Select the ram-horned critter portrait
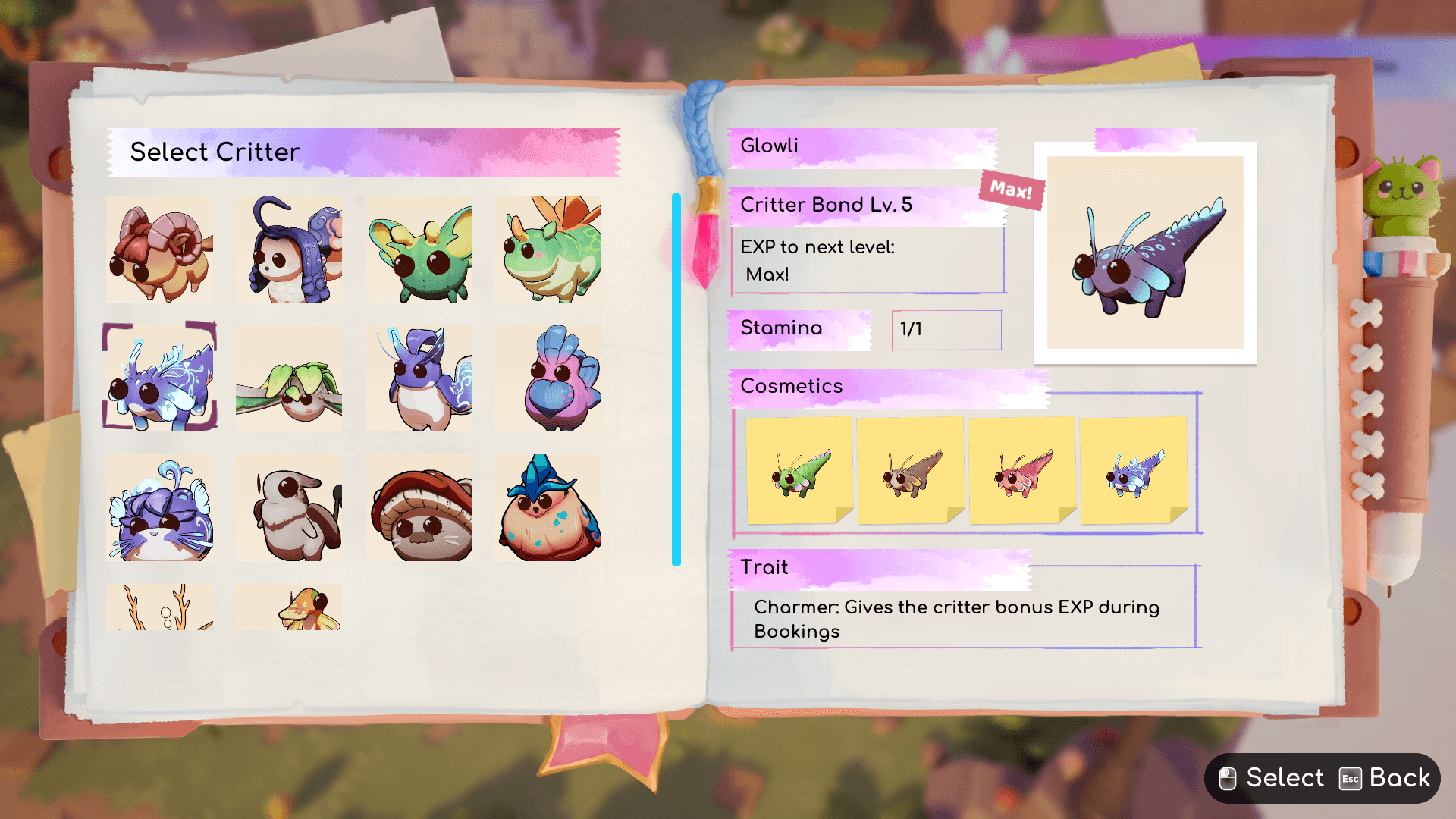Screen dimensions: 1456x819 pyautogui.click(x=160, y=249)
